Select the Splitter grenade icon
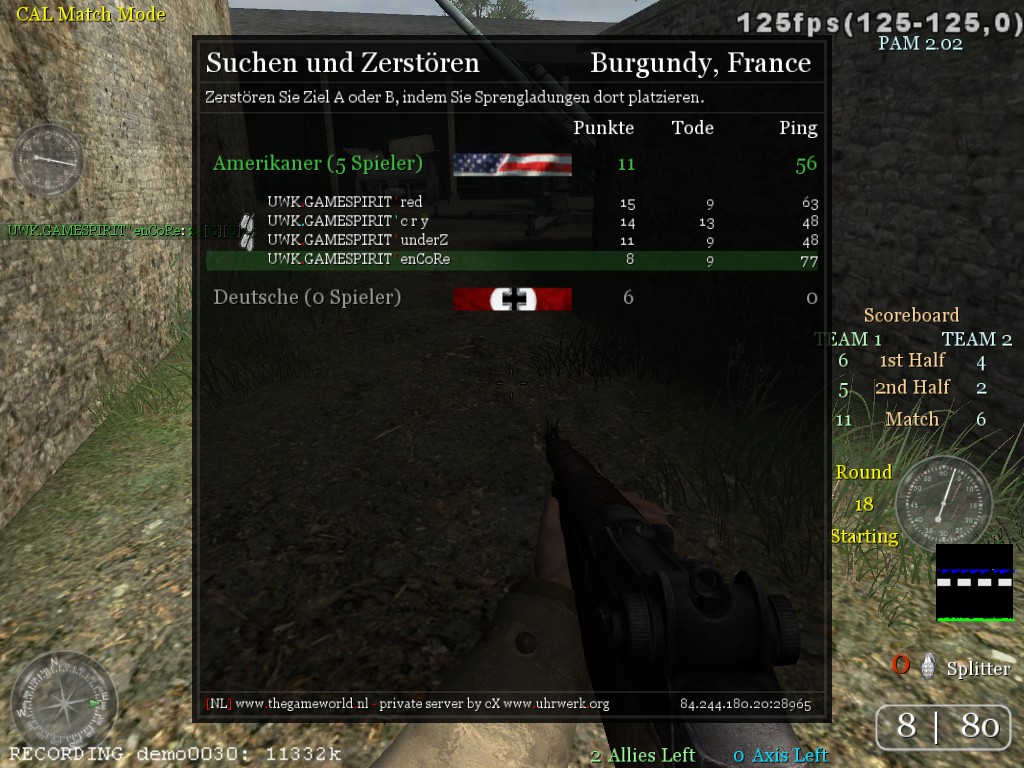 pyautogui.click(x=928, y=665)
